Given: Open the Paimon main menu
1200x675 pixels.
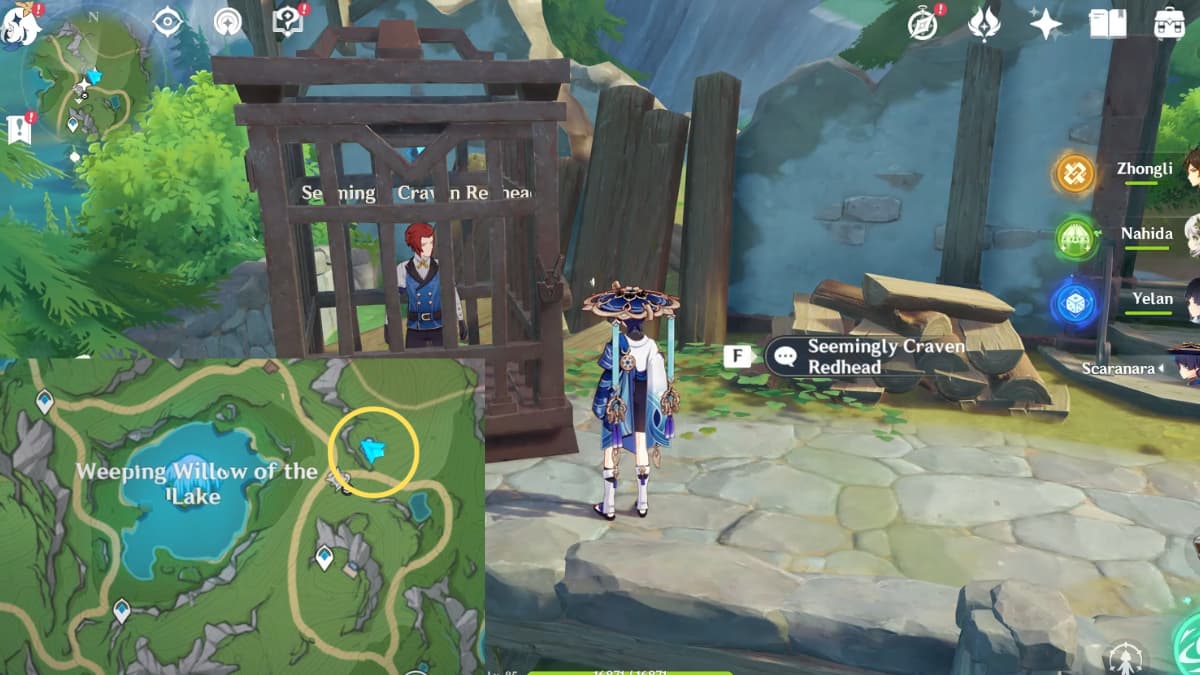Looking at the screenshot, I should [20, 25].
